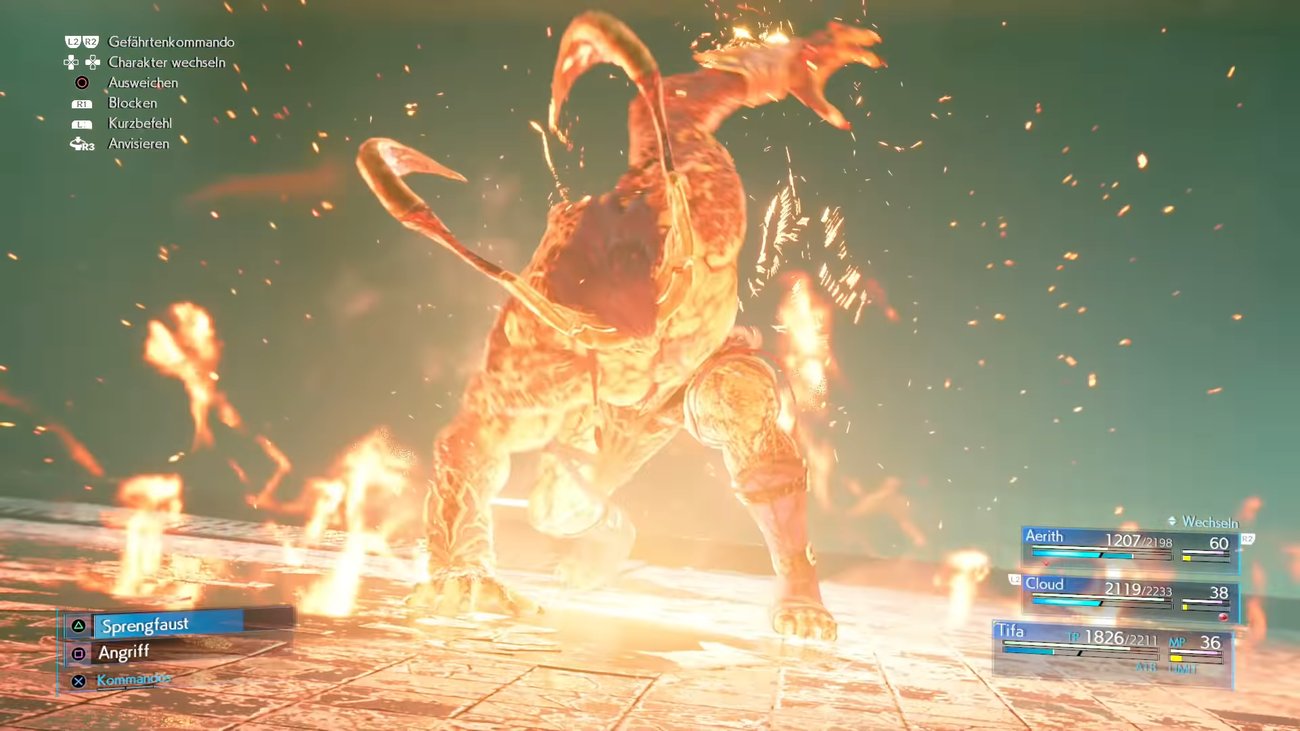Click the cross button icon beside Kommandos
This screenshot has width=1300, height=731.
click(79, 680)
